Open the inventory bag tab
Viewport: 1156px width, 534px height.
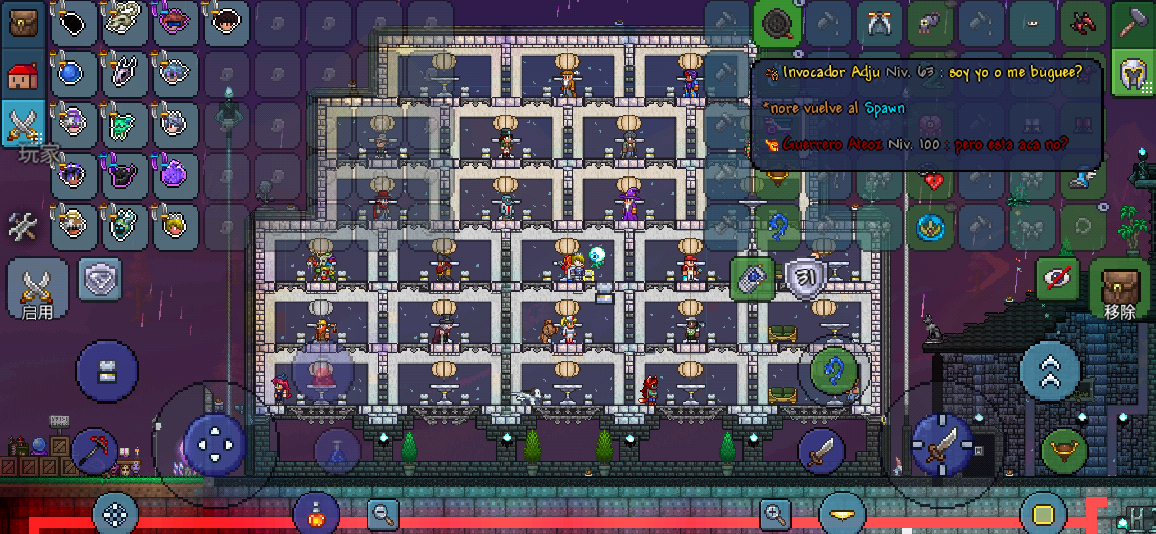click(x=22, y=22)
